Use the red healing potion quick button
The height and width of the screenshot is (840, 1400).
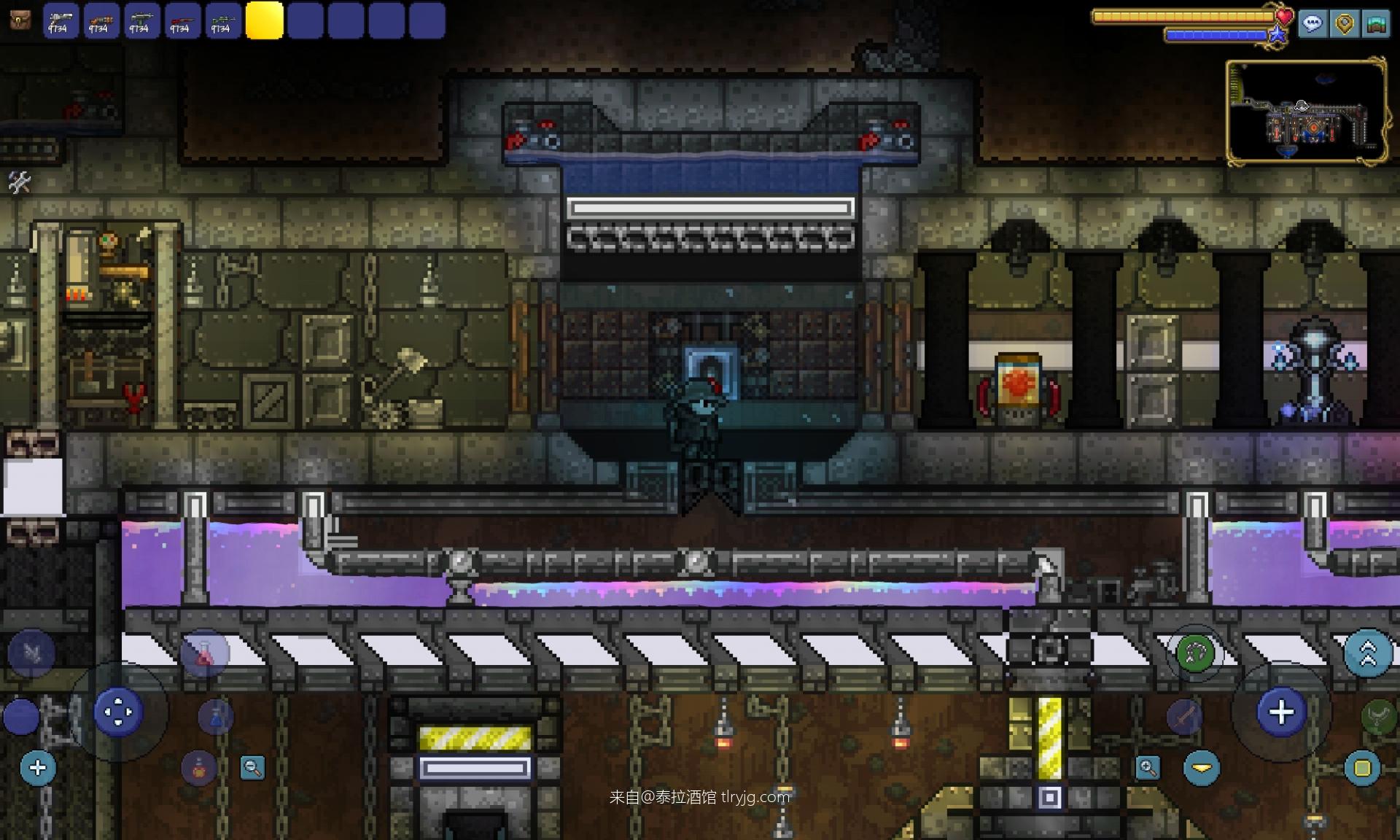coord(204,654)
